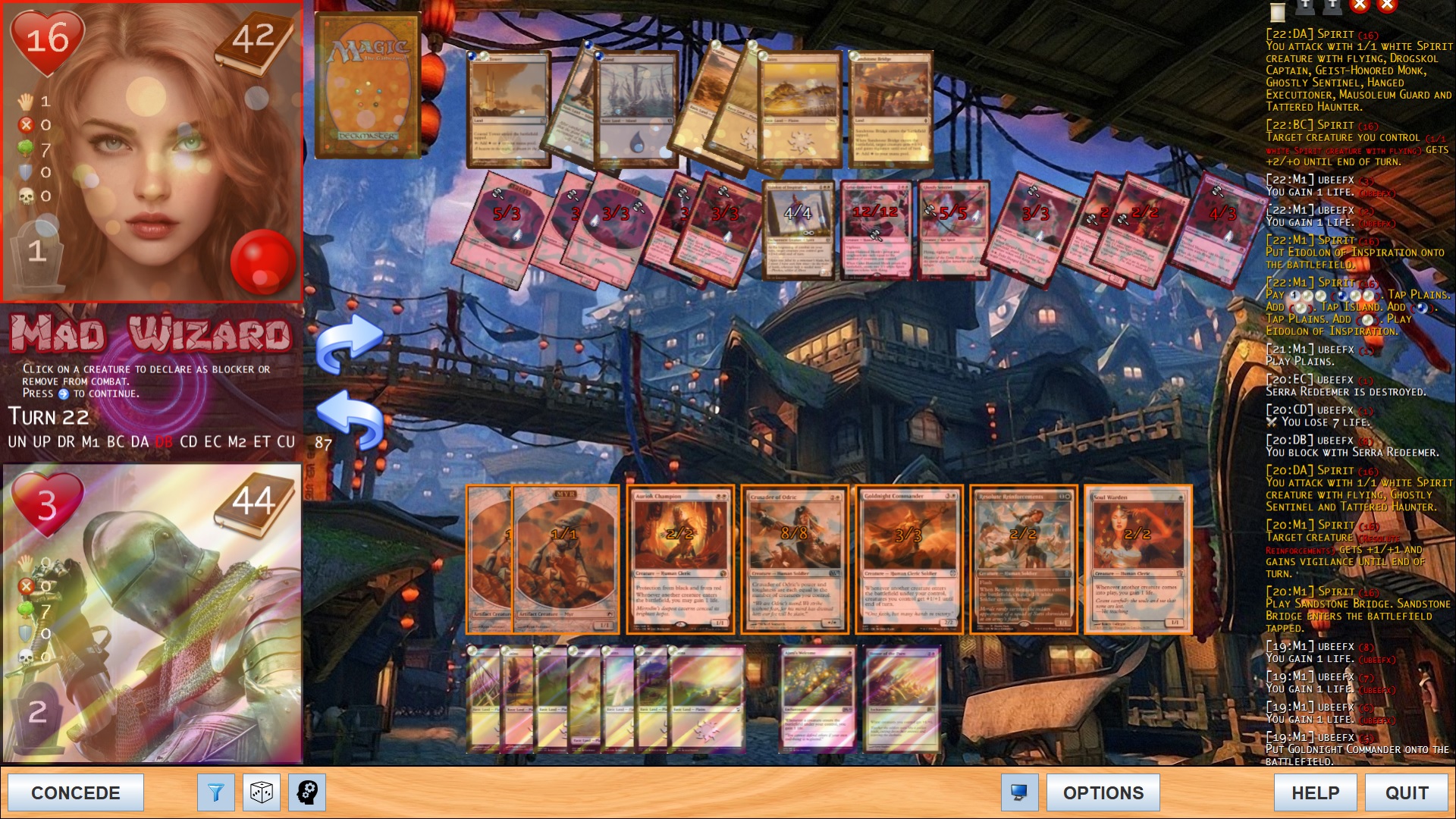Select Resolute Reinforcements creature card
The height and width of the screenshot is (819, 1456).
pyautogui.click(x=1024, y=559)
